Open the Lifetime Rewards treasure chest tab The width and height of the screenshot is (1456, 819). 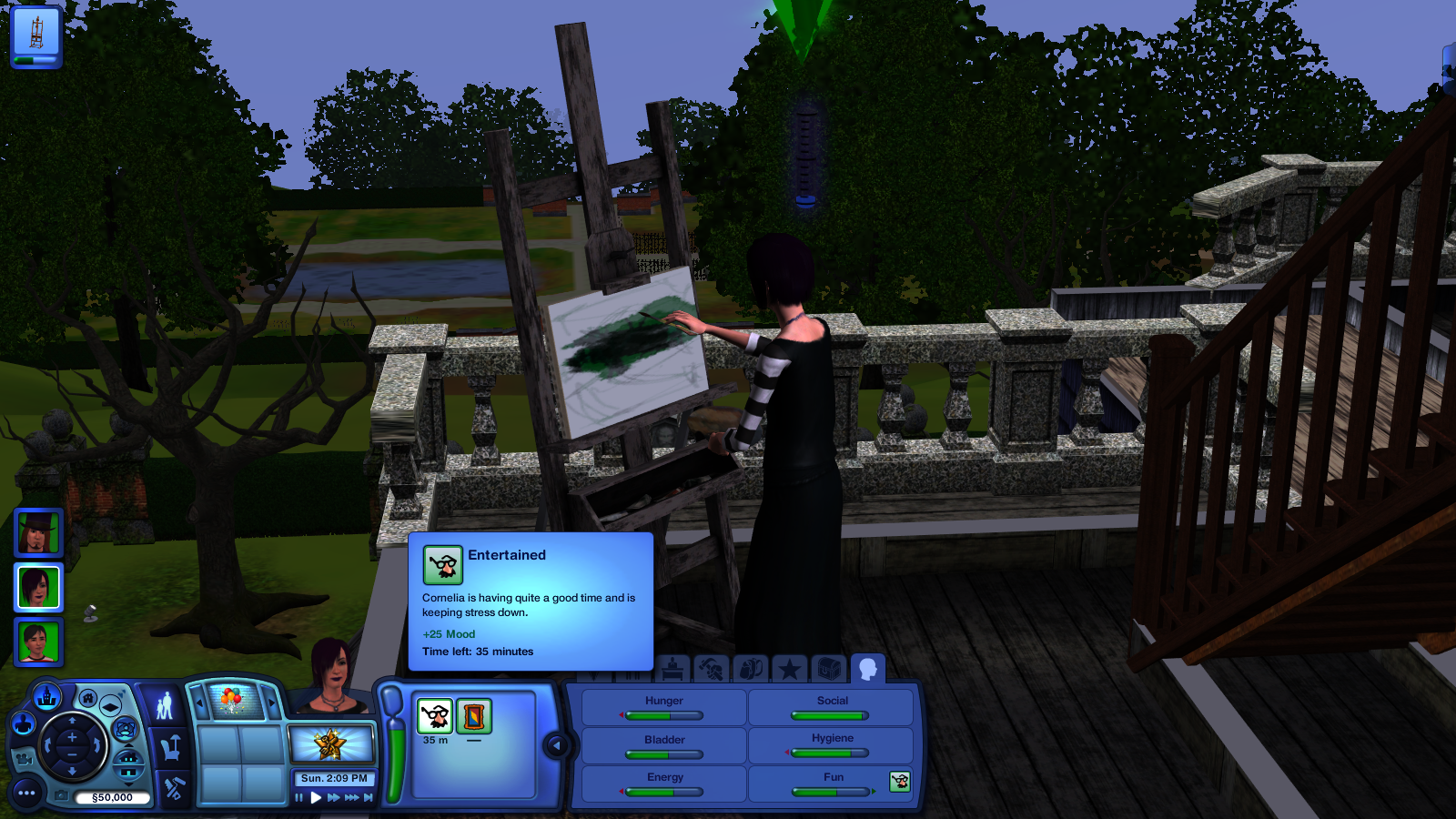pos(827,671)
